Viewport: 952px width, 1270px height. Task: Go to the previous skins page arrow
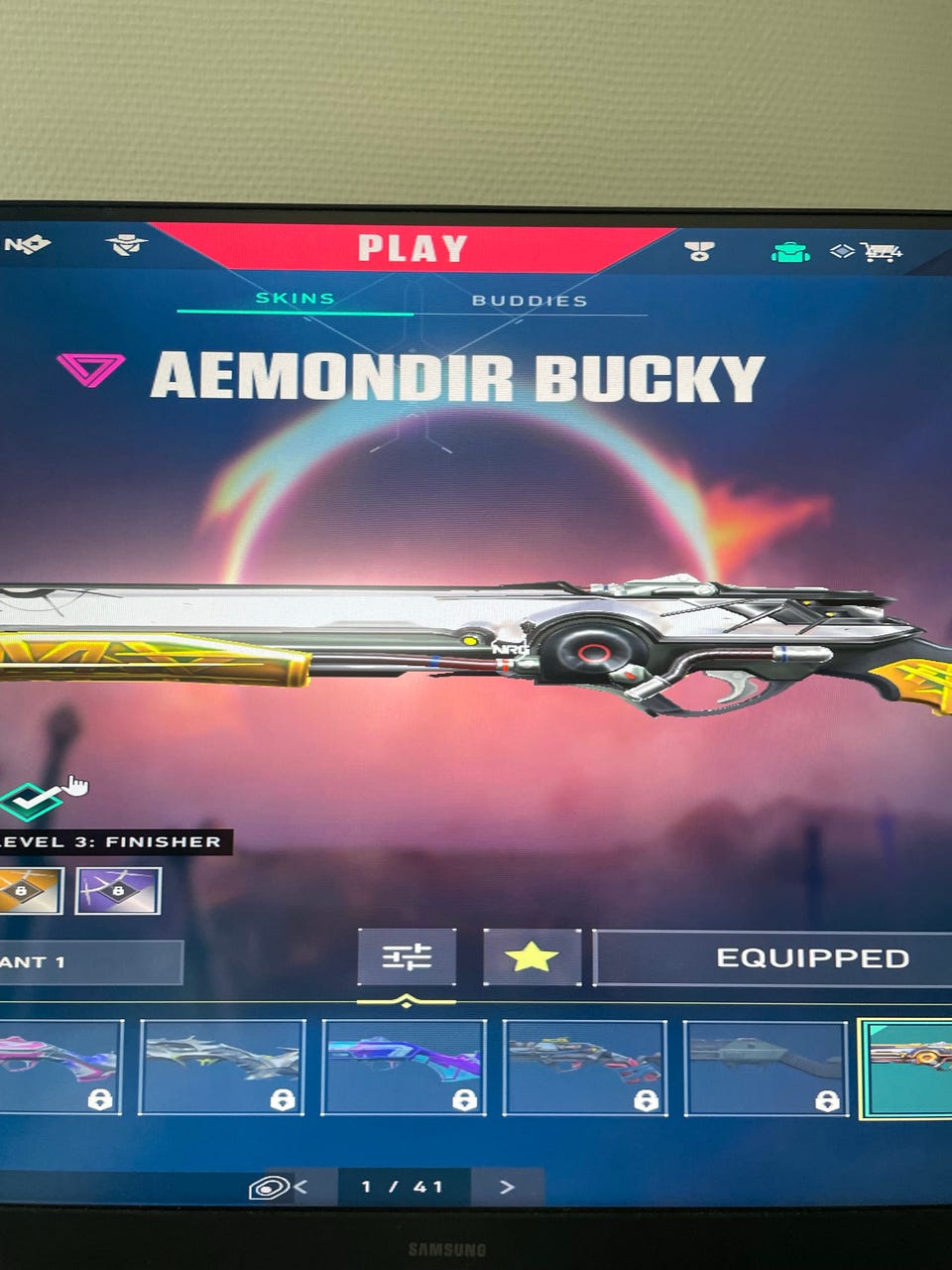pos(300,1186)
